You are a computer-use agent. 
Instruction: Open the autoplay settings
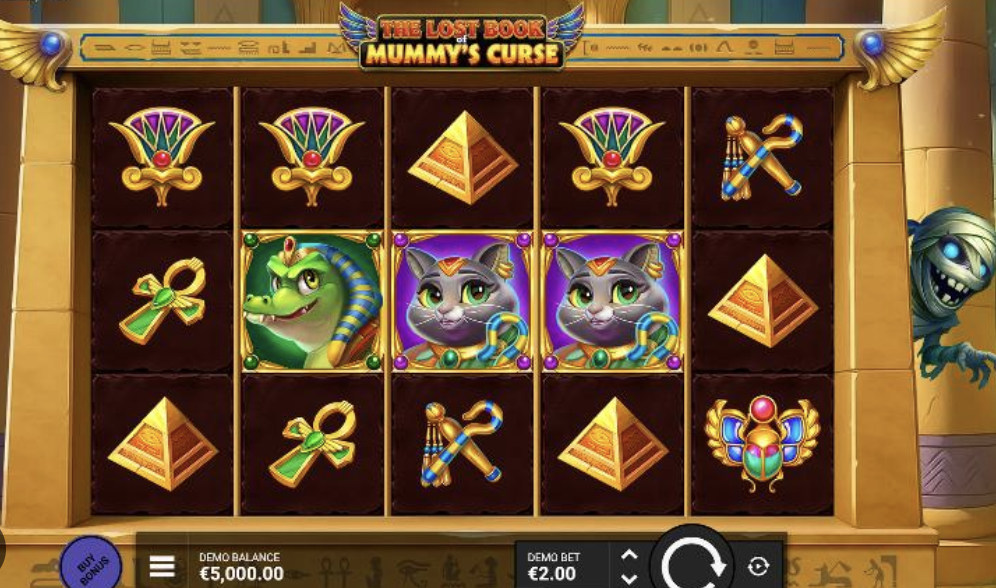coord(758,567)
